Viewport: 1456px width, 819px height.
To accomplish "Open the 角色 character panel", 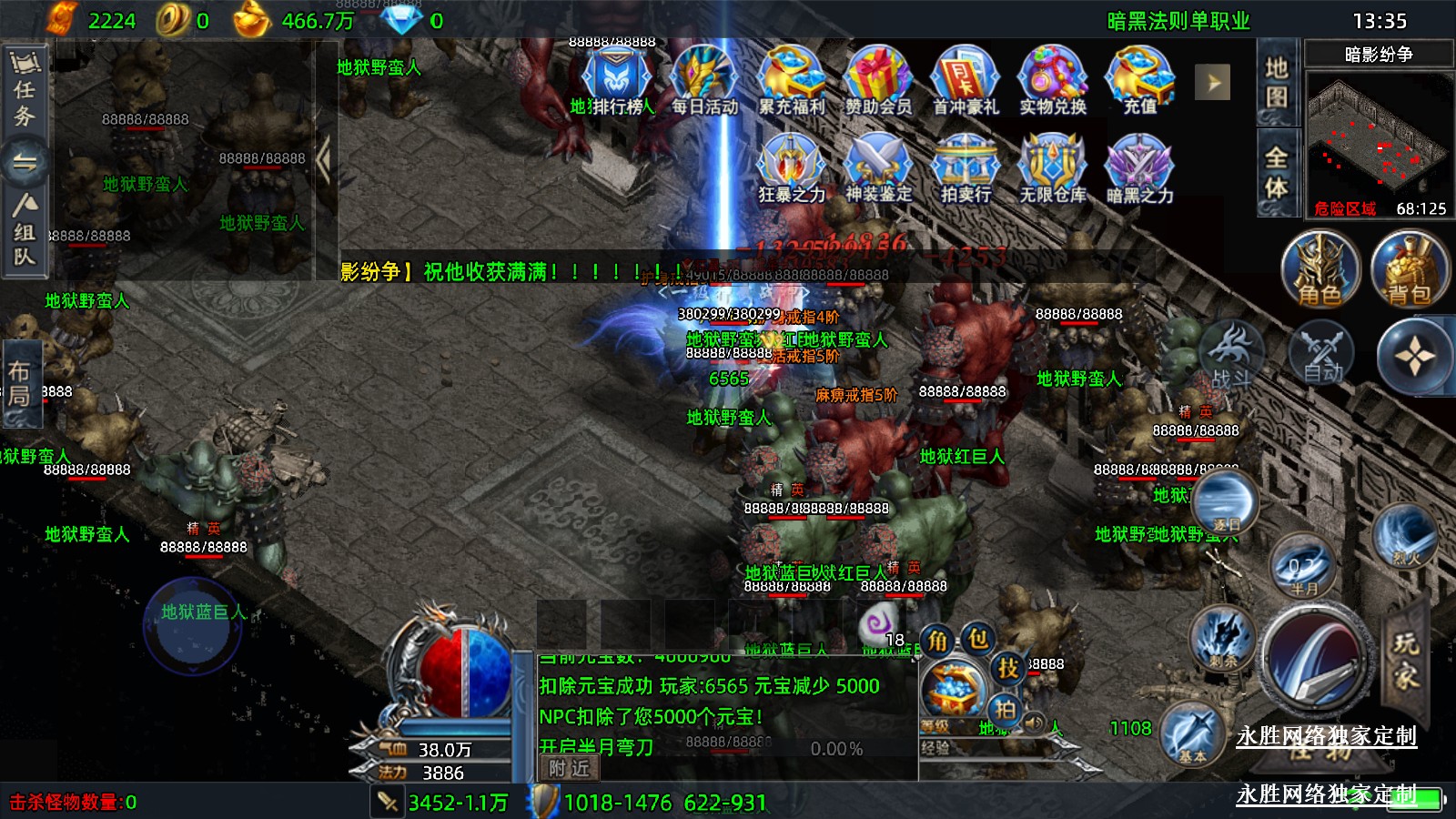I will click(1319, 270).
